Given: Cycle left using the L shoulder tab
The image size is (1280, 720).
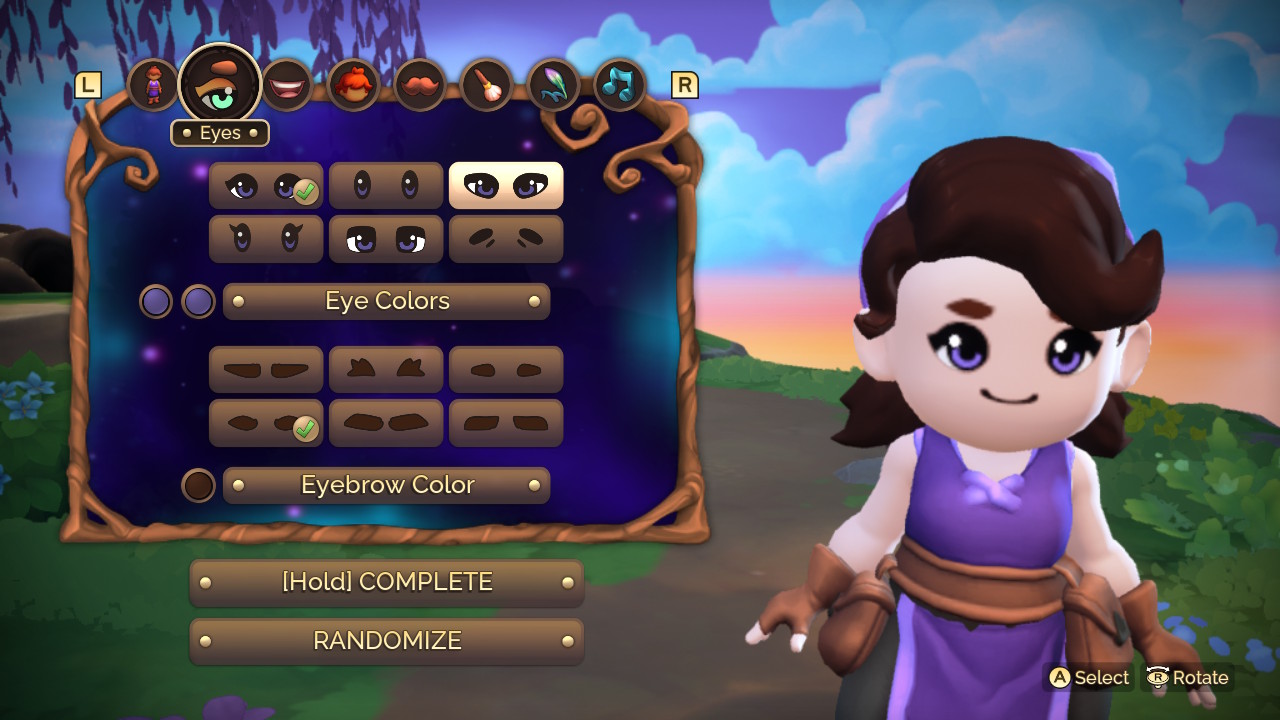Looking at the screenshot, I should coord(89,85).
